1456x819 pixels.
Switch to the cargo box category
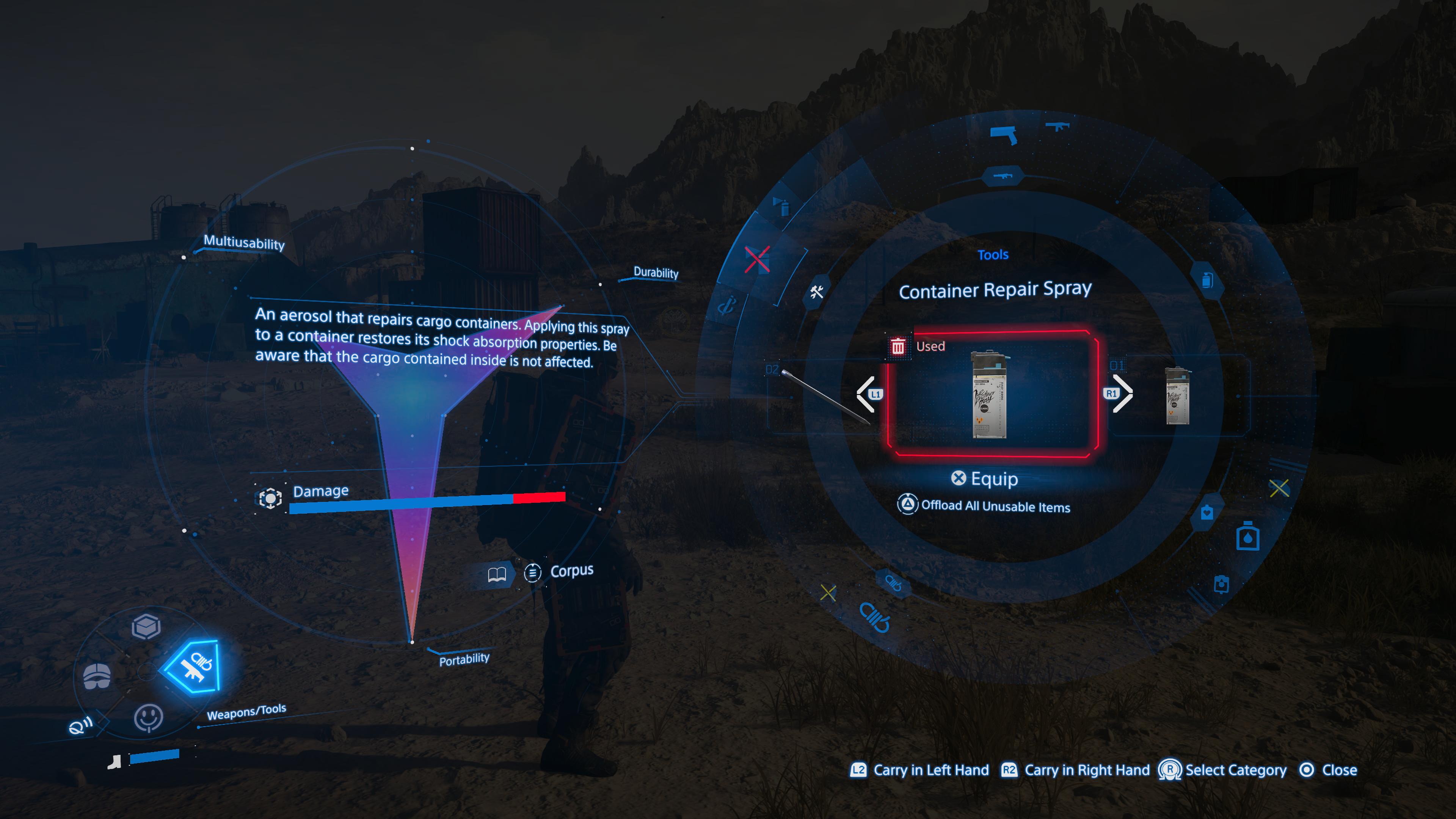146,626
